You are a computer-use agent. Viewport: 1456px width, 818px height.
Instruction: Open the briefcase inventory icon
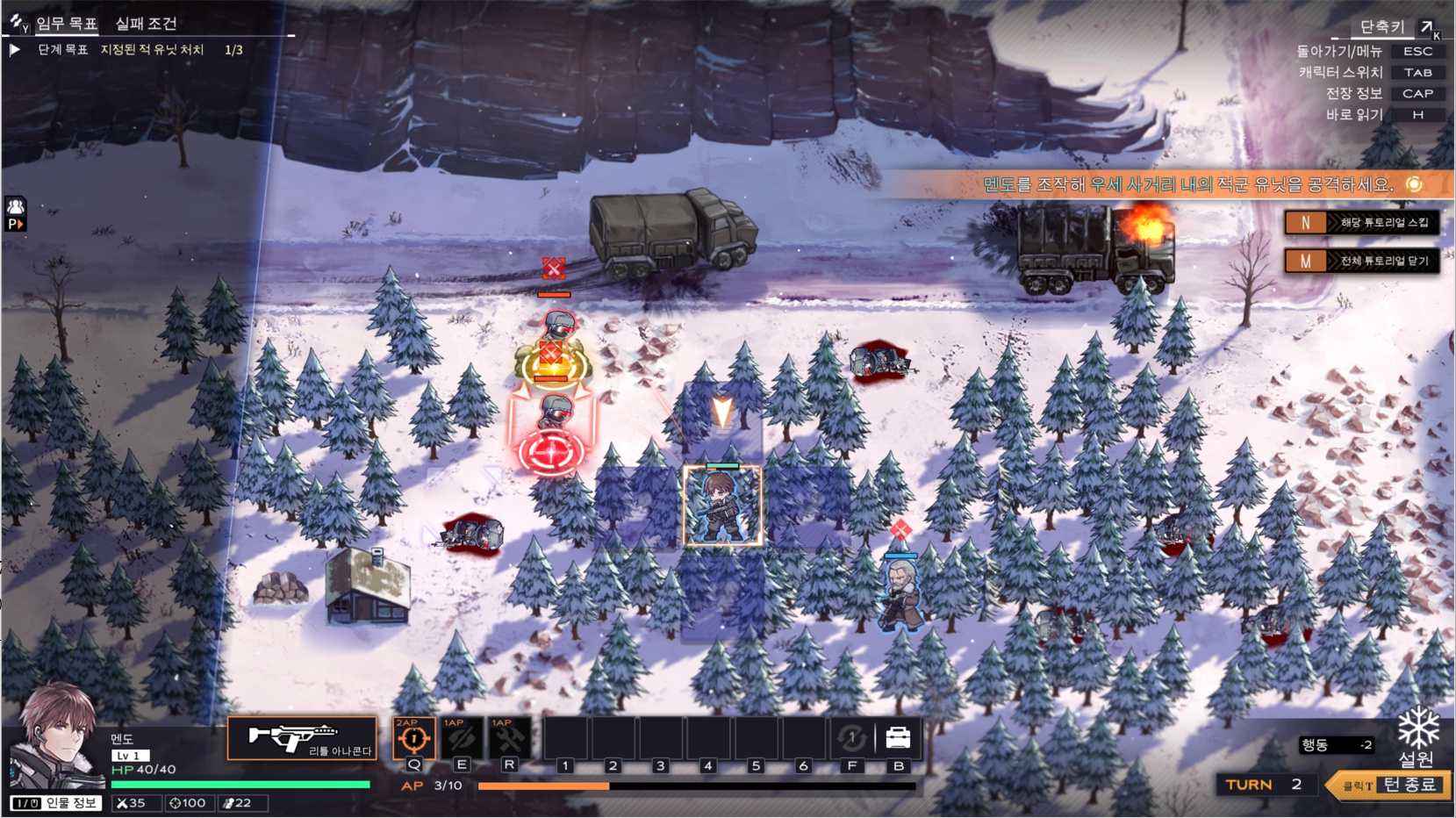pos(898,738)
